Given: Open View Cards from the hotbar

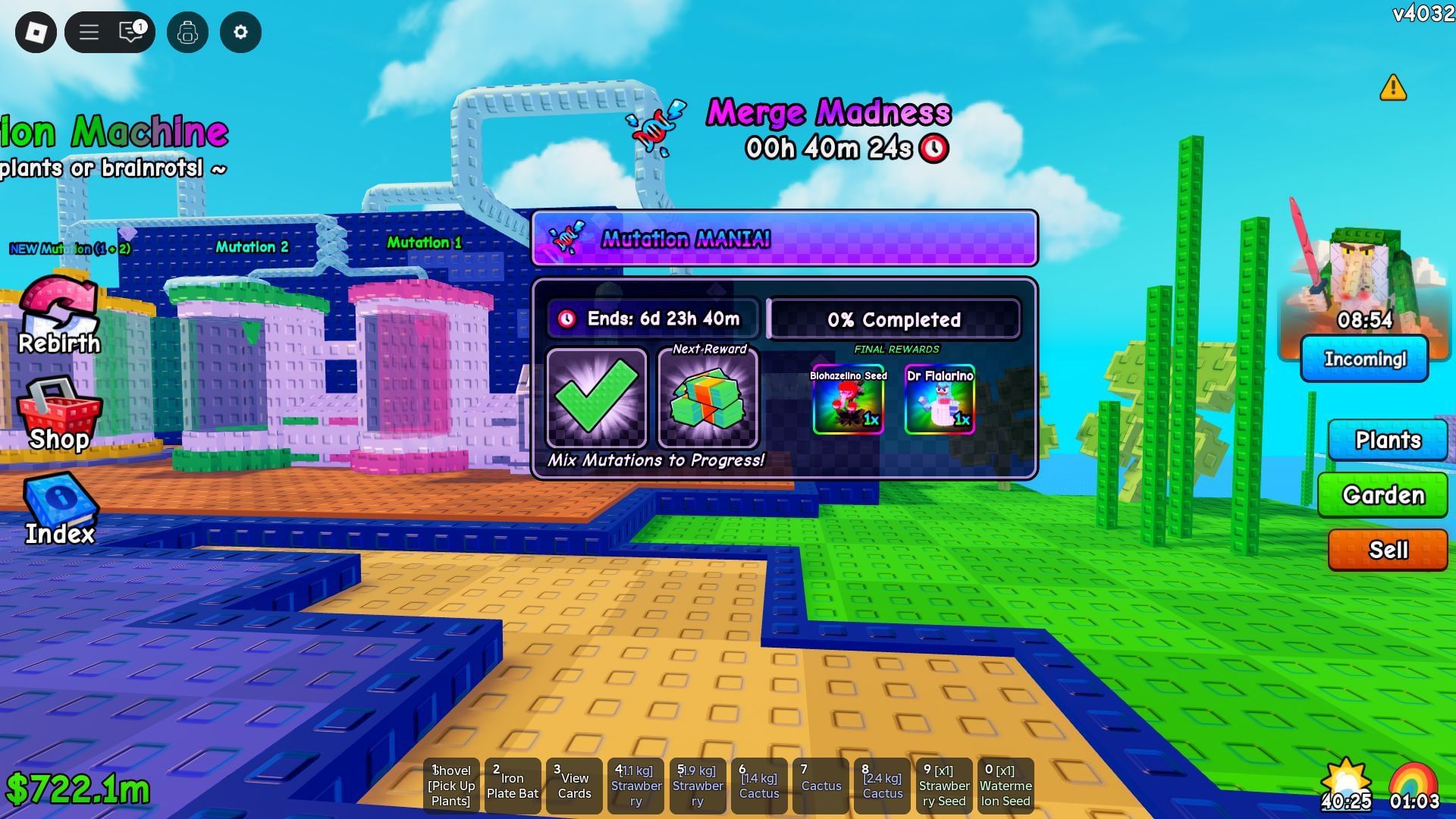Looking at the screenshot, I should pos(574,785).
